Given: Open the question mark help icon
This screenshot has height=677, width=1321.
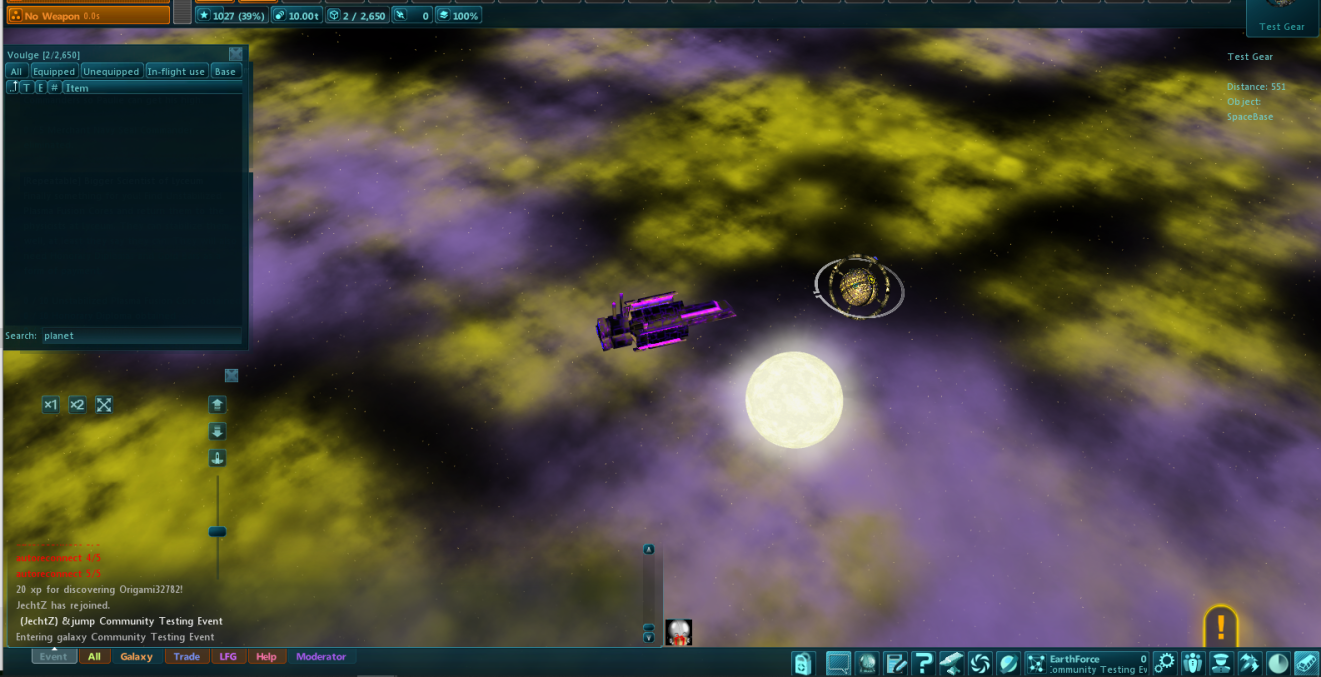Looking at the screenshot, I should [923, 663].
